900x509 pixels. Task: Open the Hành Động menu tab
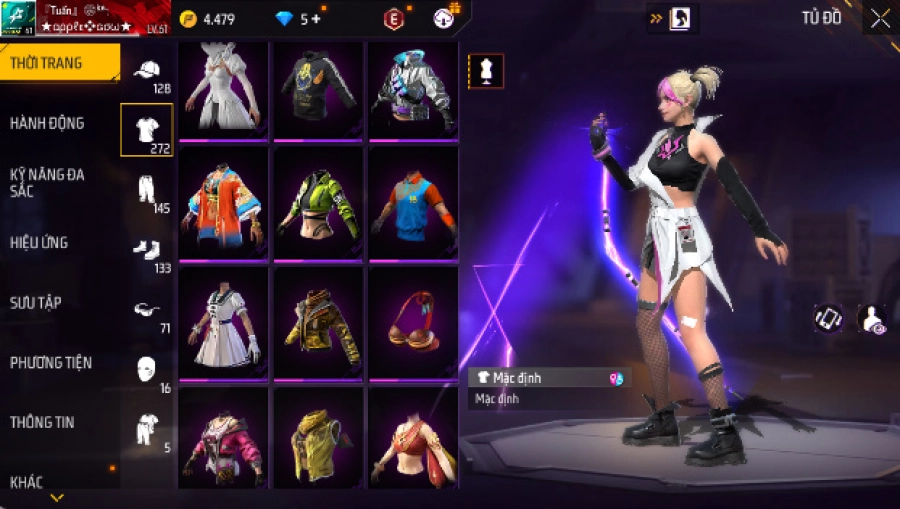[47, 123]
